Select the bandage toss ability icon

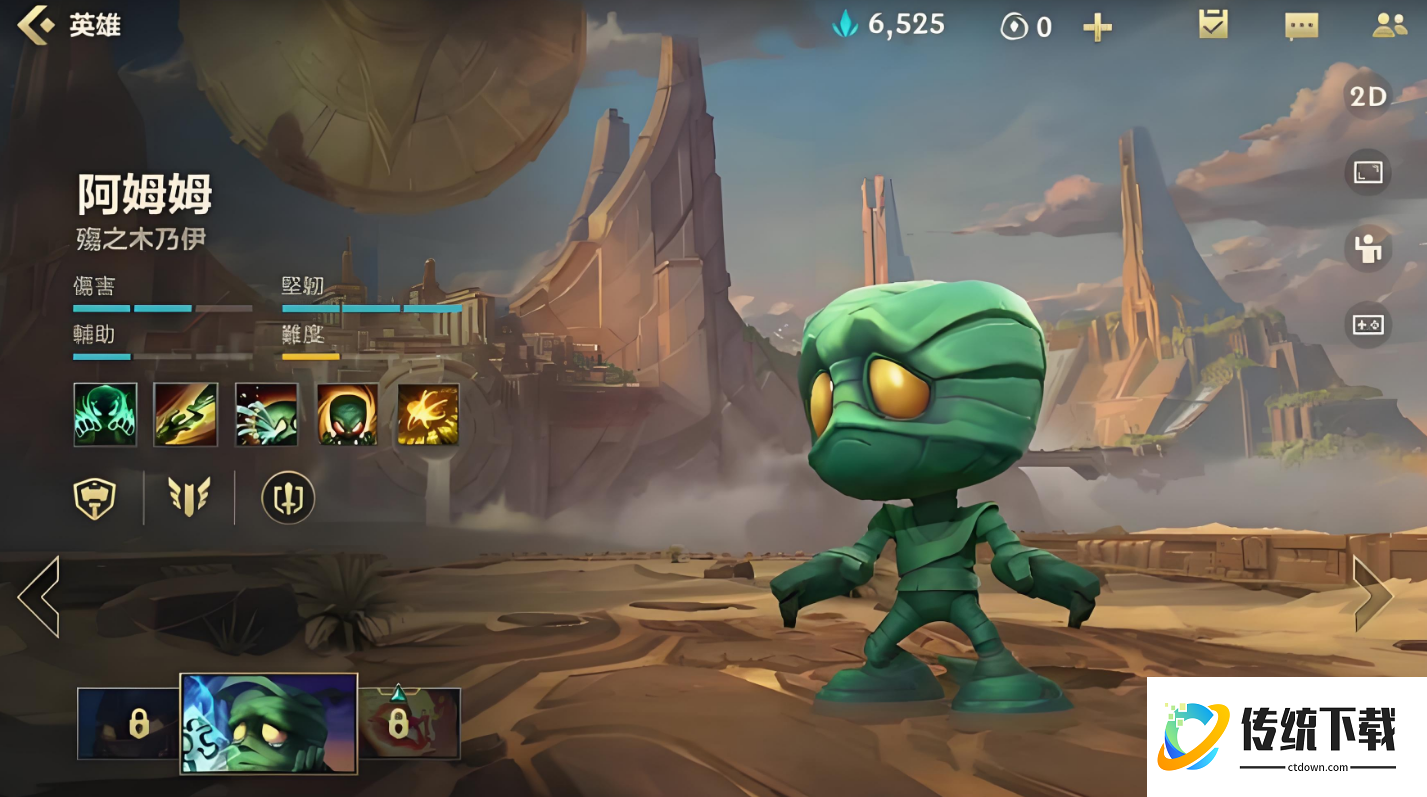[186, 414]
